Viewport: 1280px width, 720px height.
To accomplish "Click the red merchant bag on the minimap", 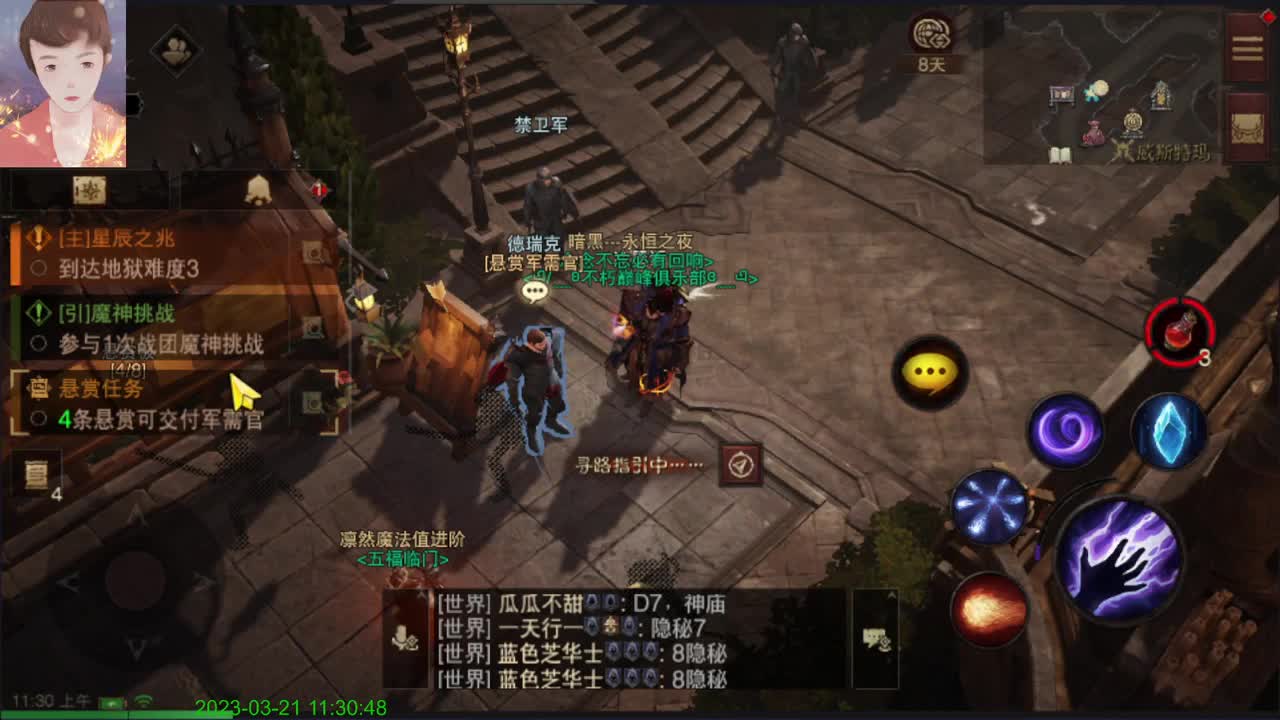I will point(1093,132).
